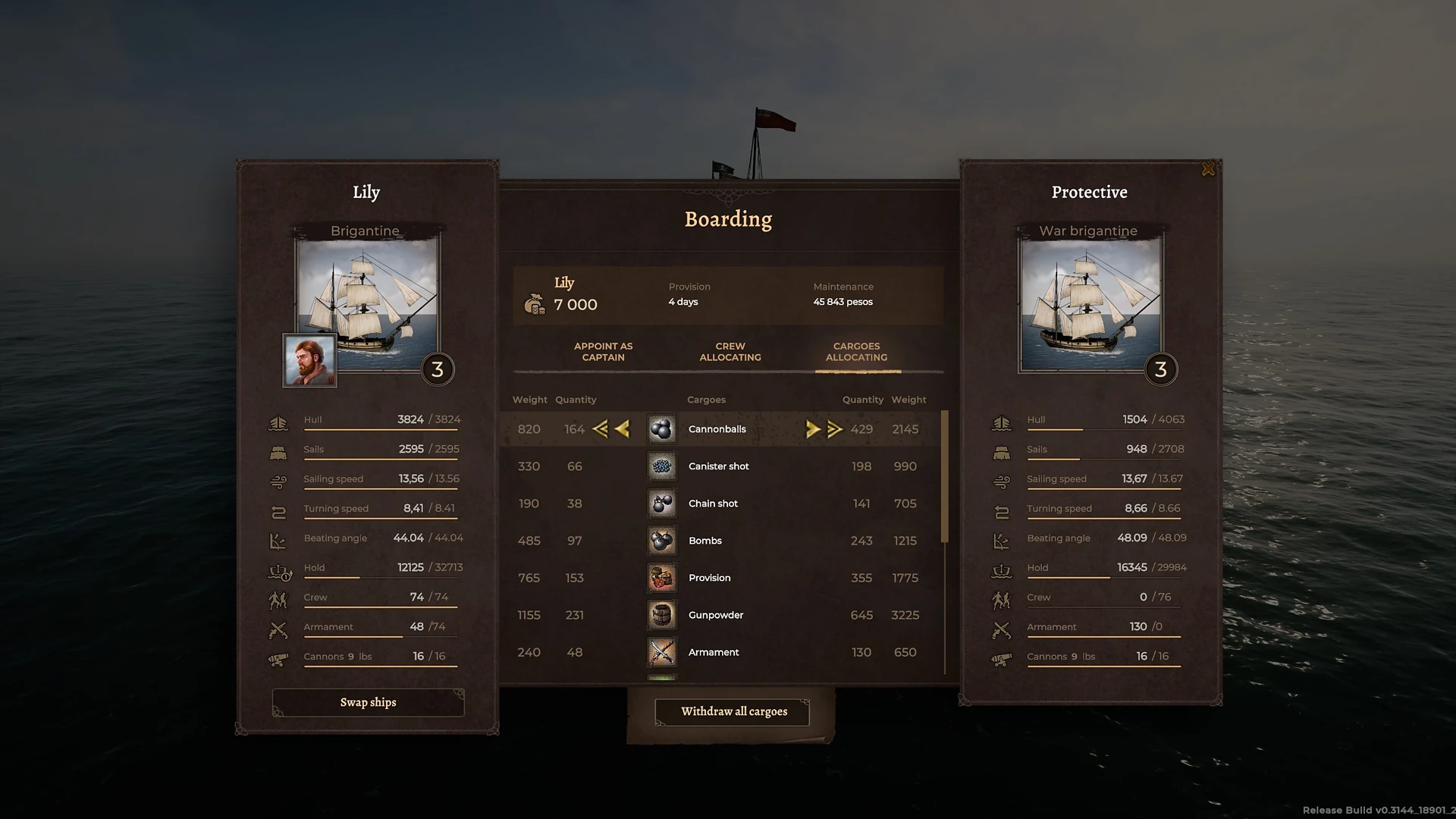
Task: Select the Canister shot cargo icon
Action: (x=661, y=466)
